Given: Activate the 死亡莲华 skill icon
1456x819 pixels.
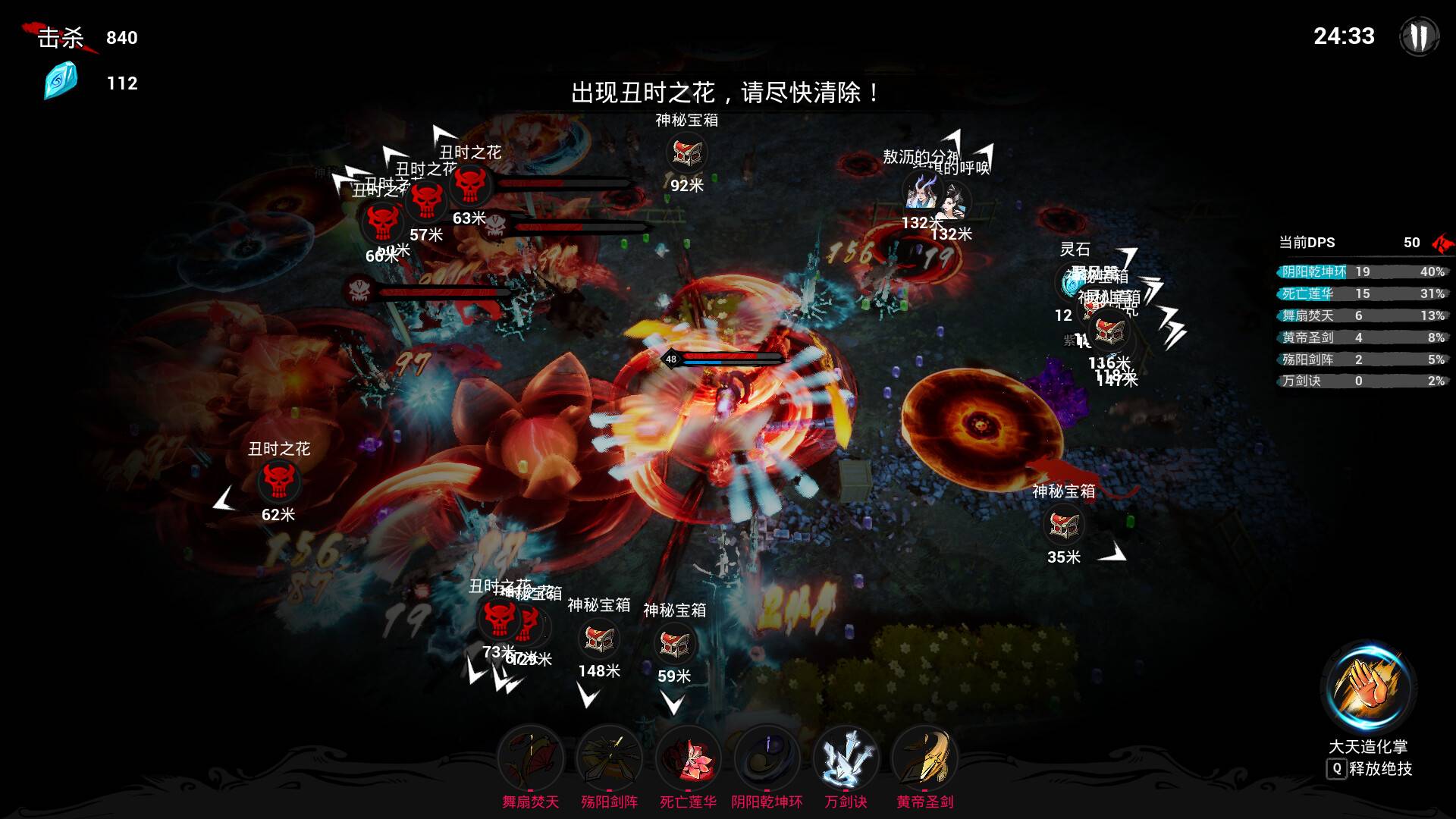Looking at the screenshot, I should [688, 757].
